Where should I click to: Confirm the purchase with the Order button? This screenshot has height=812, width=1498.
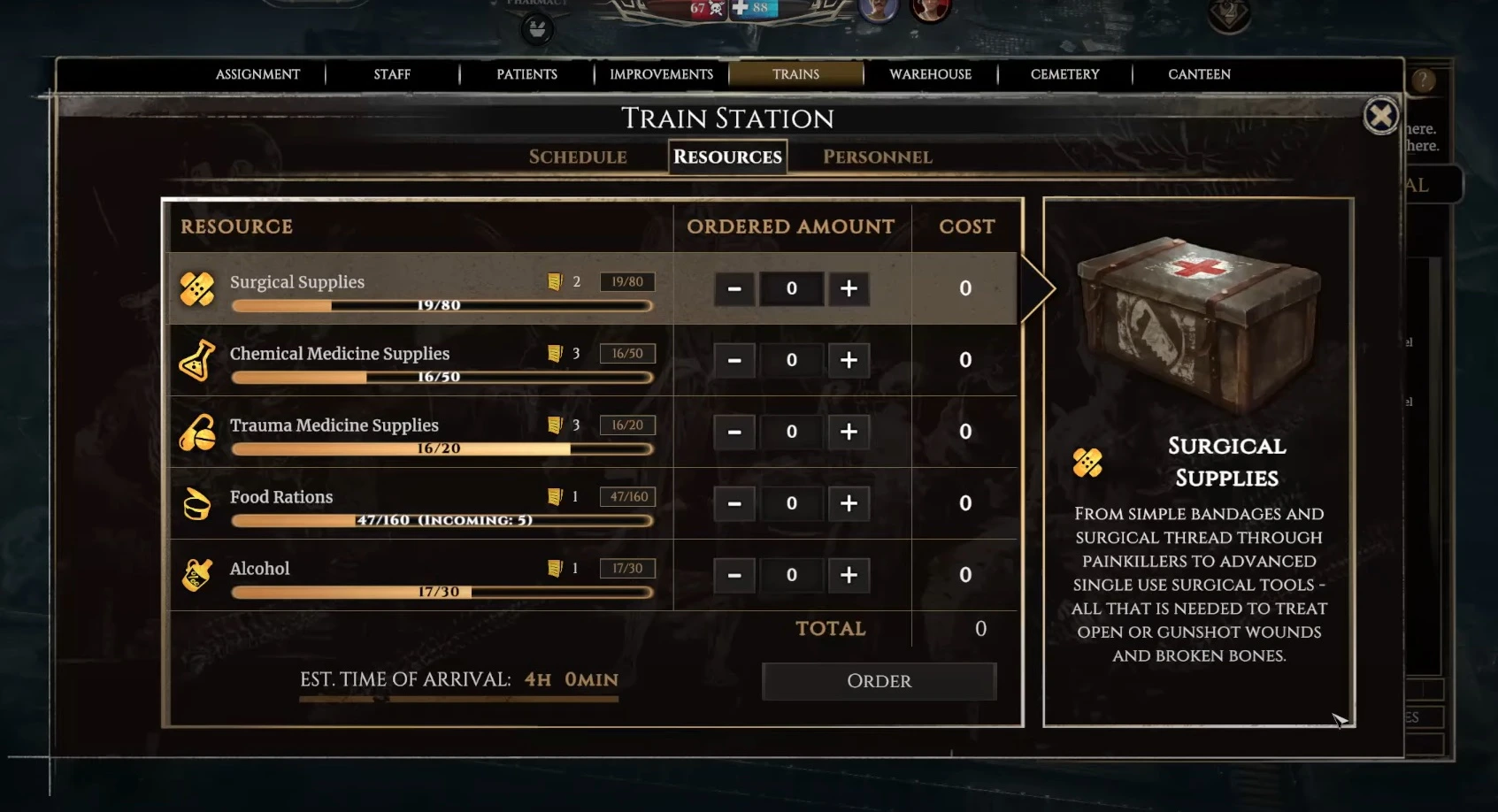coord(879,681)
